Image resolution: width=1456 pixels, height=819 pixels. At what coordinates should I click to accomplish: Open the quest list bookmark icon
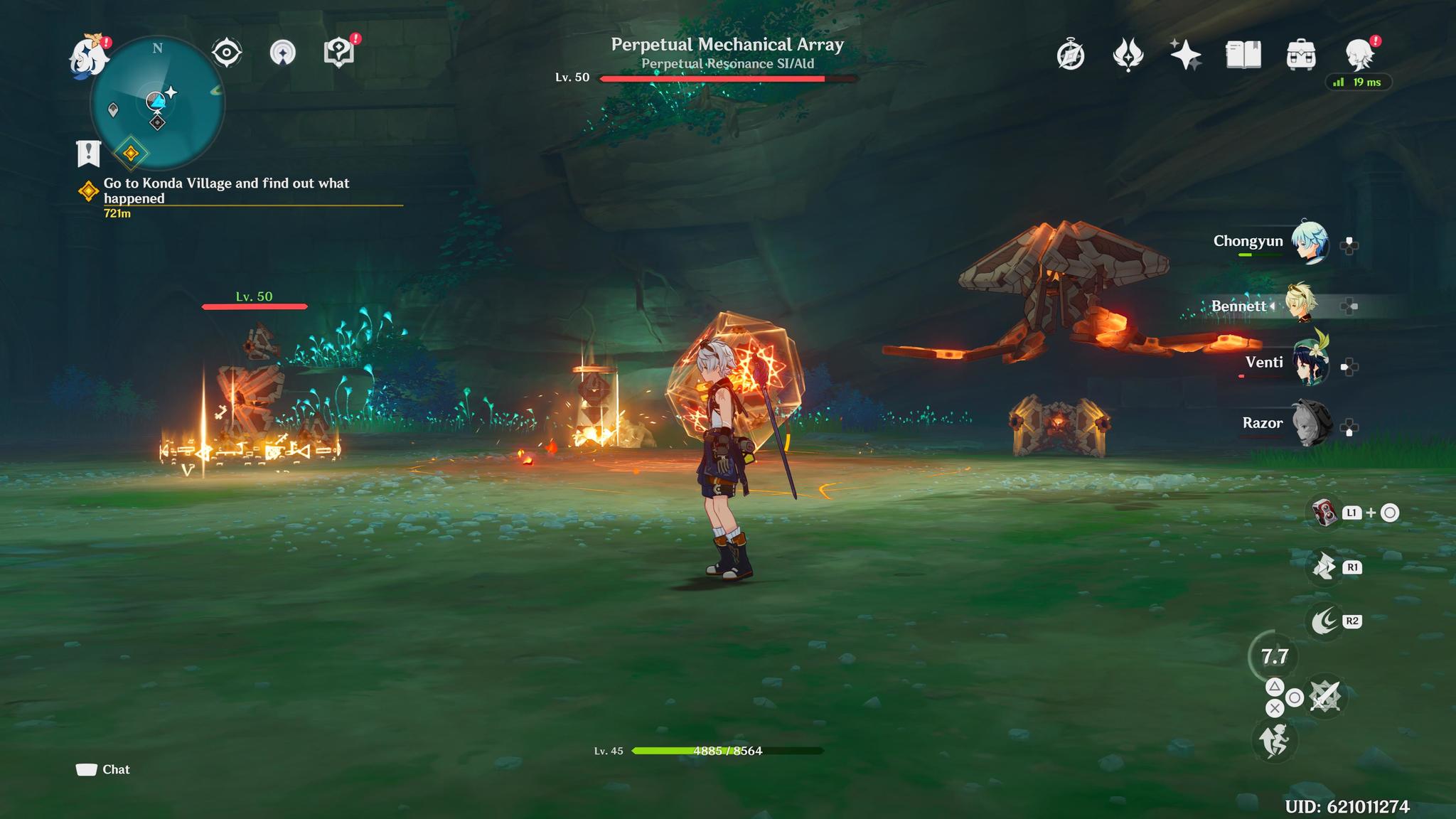88,153
